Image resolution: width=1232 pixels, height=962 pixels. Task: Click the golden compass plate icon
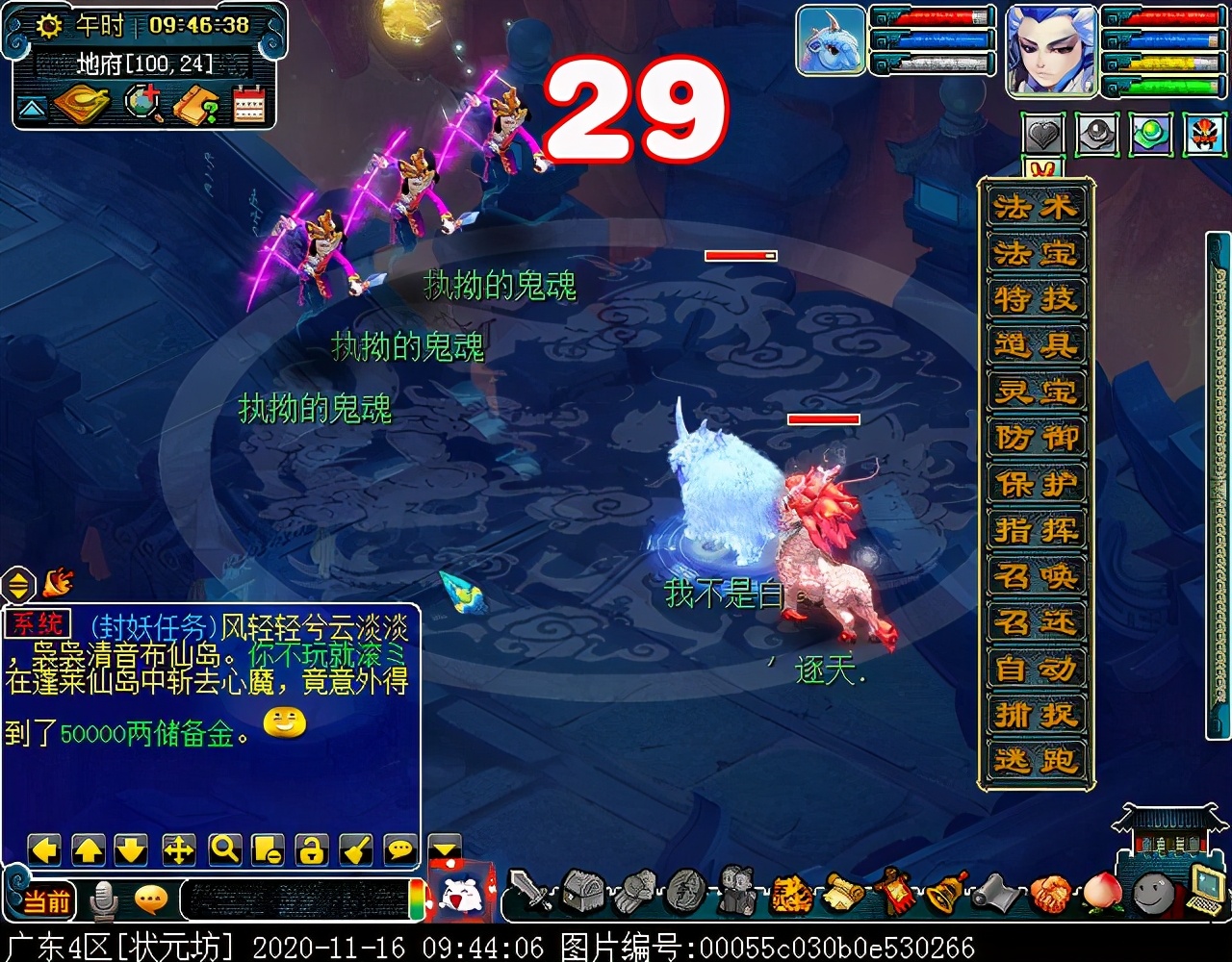click(81, 106)
